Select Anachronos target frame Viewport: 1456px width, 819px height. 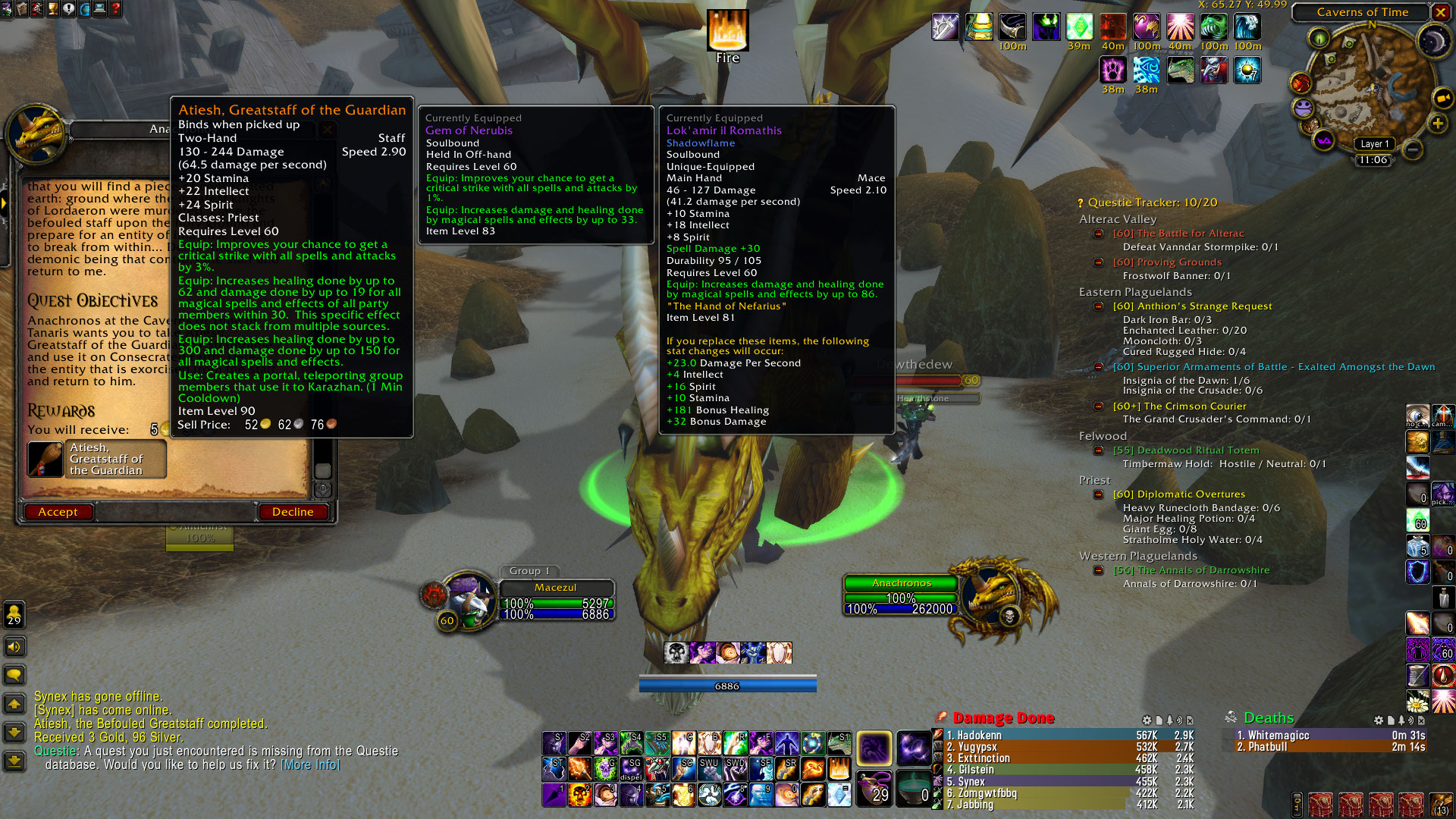901,583
